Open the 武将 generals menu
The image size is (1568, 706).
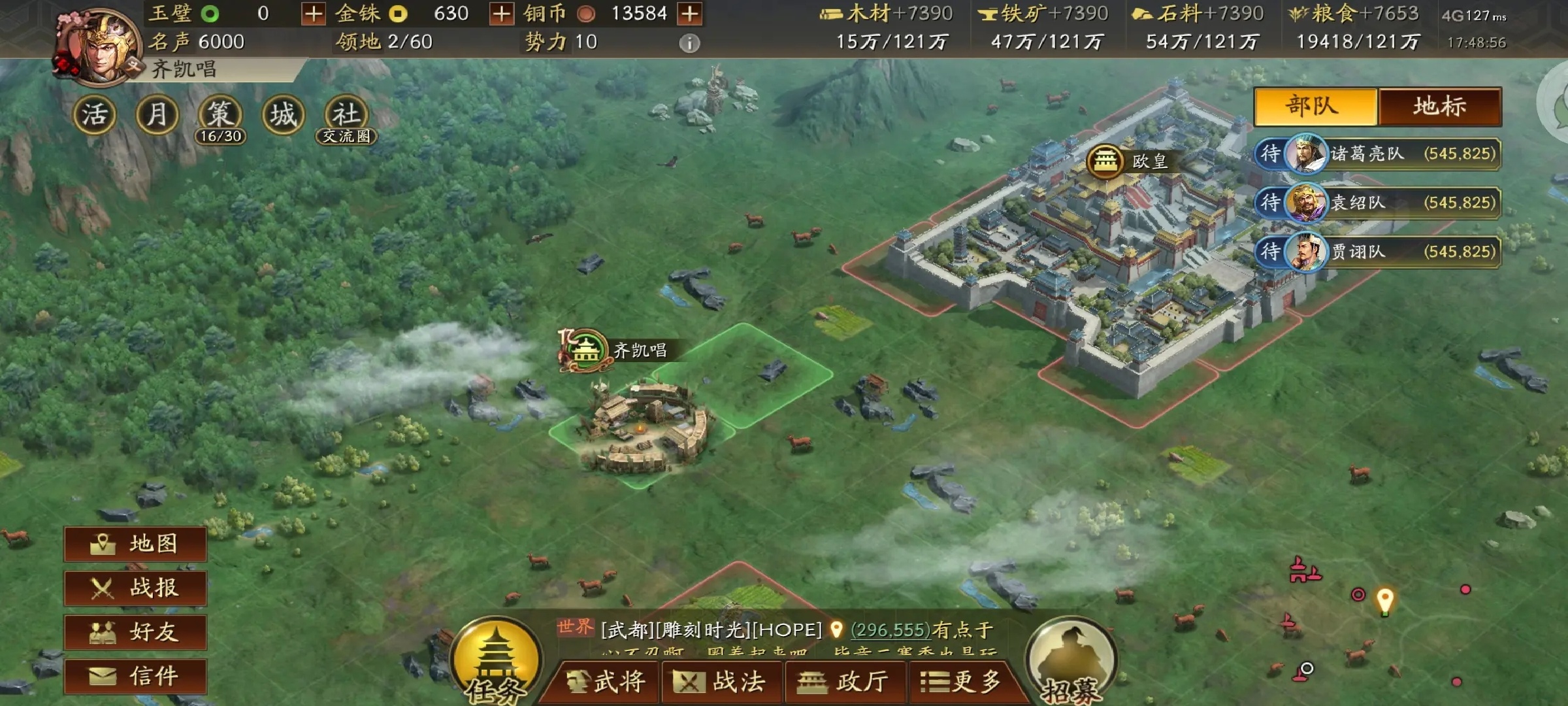pos(604,682)
